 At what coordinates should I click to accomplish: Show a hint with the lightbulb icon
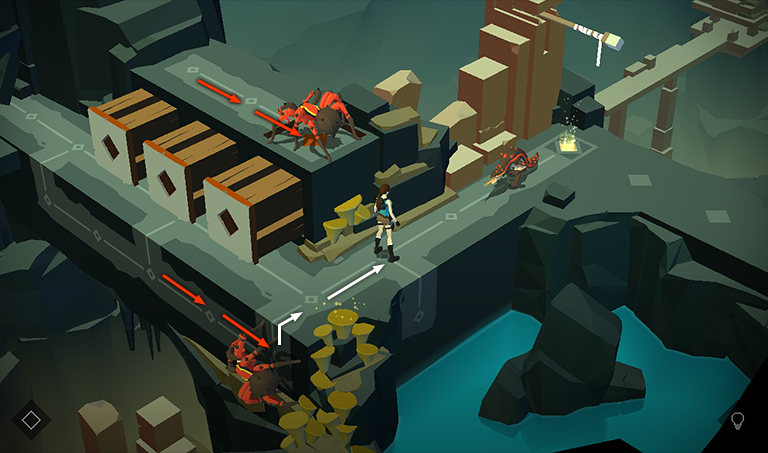pyautogui.click(x=738, y=420)
